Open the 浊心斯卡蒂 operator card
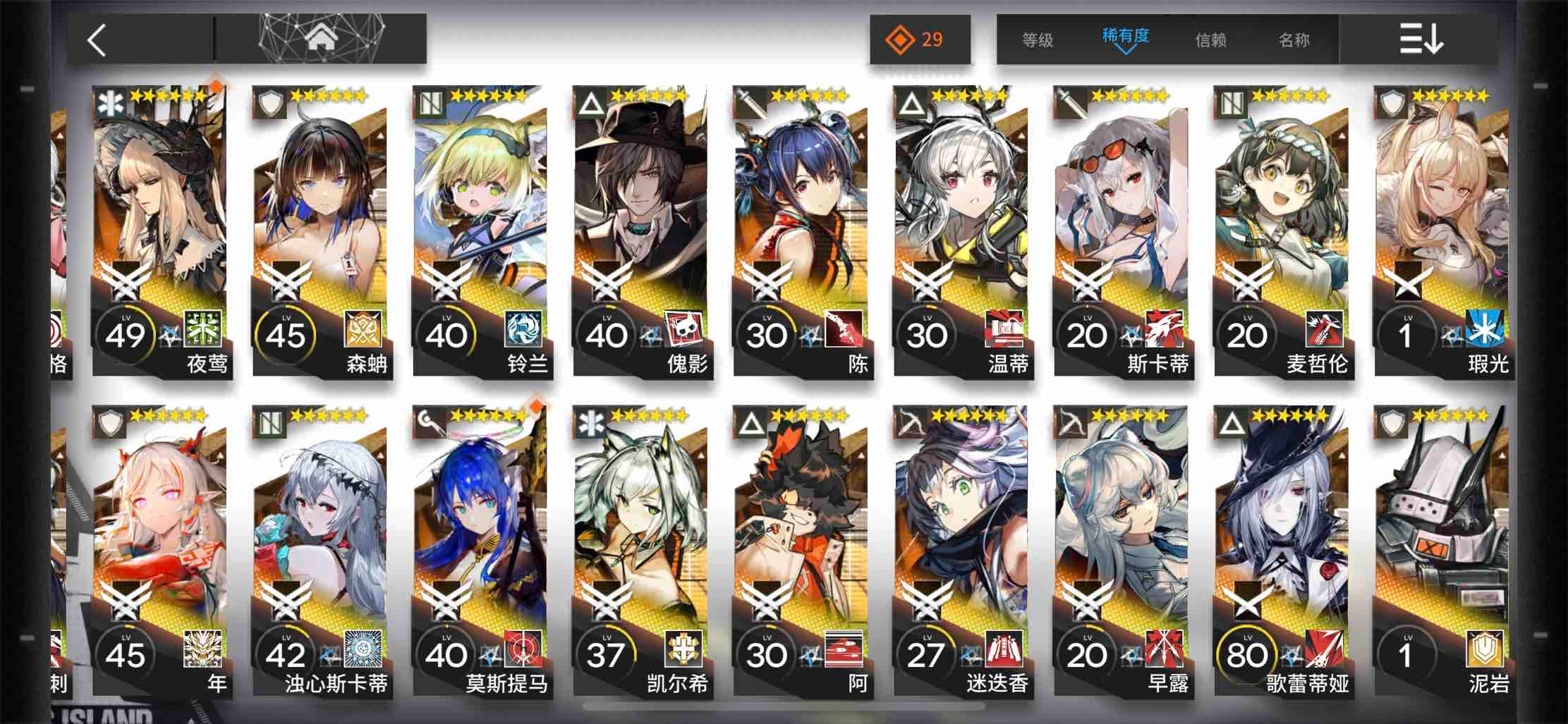This screenshot has width=1568, height=724. tap(320, 550)
